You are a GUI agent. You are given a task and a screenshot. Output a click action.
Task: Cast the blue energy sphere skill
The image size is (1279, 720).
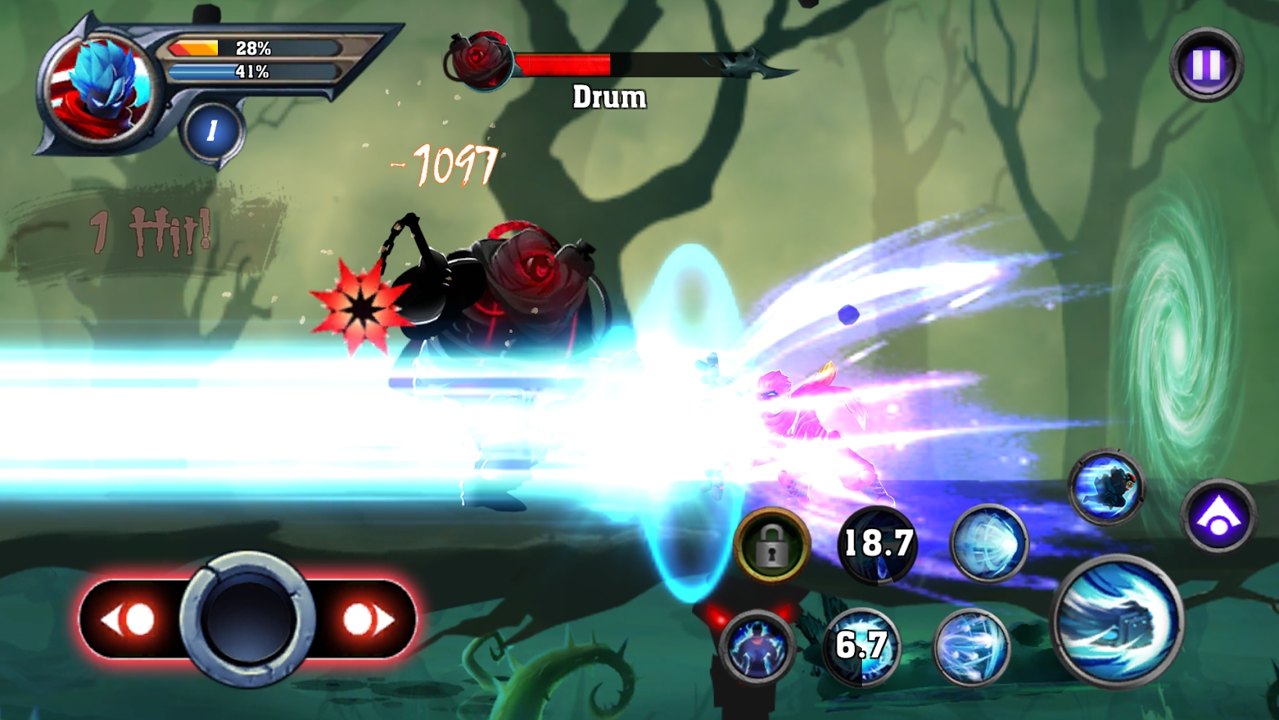tap(988, 544)
